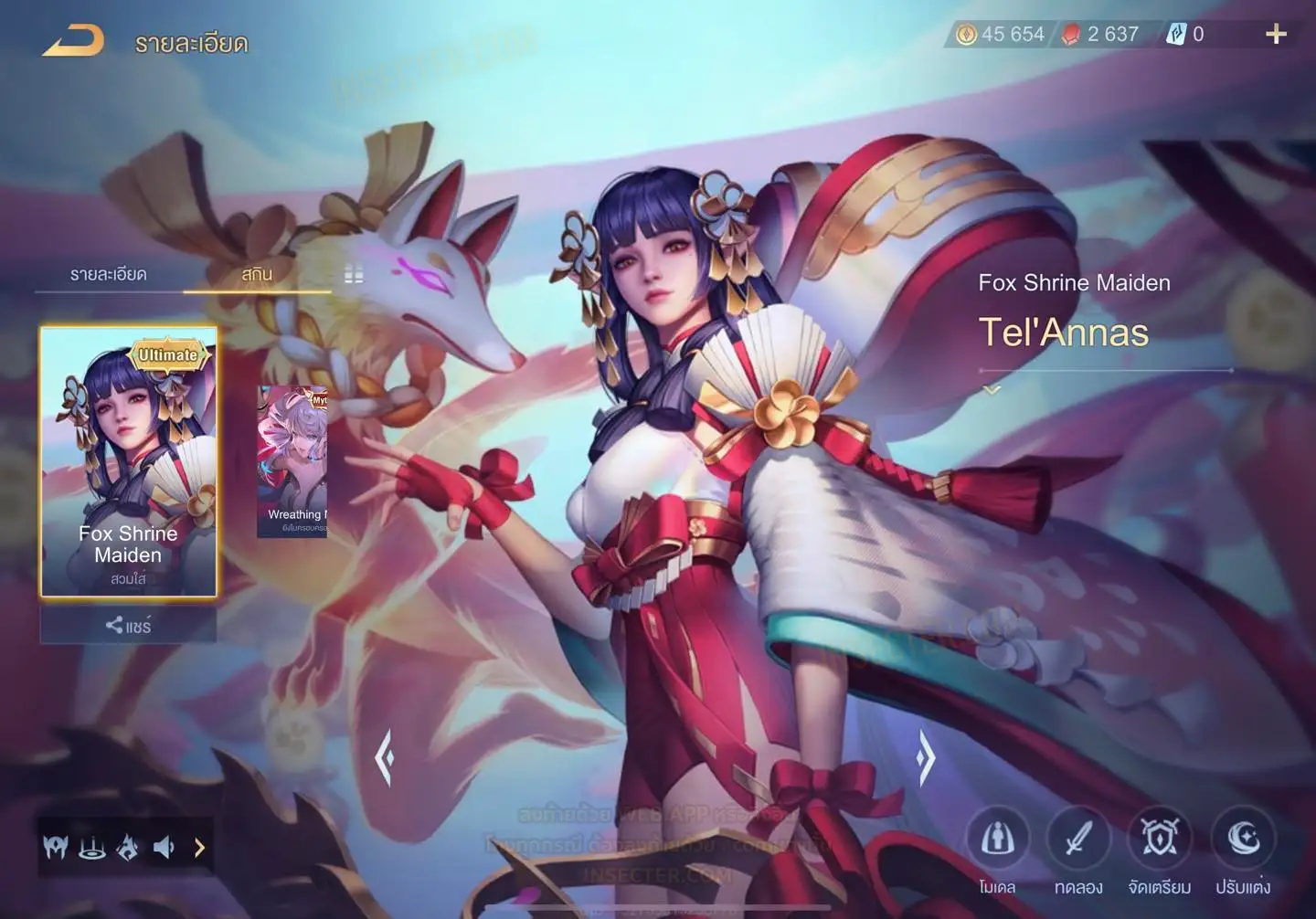This screenshot has height=919, width=1316.
Task: Expand the effects bar with the gold arrow
Action: (x=199, y=848)
